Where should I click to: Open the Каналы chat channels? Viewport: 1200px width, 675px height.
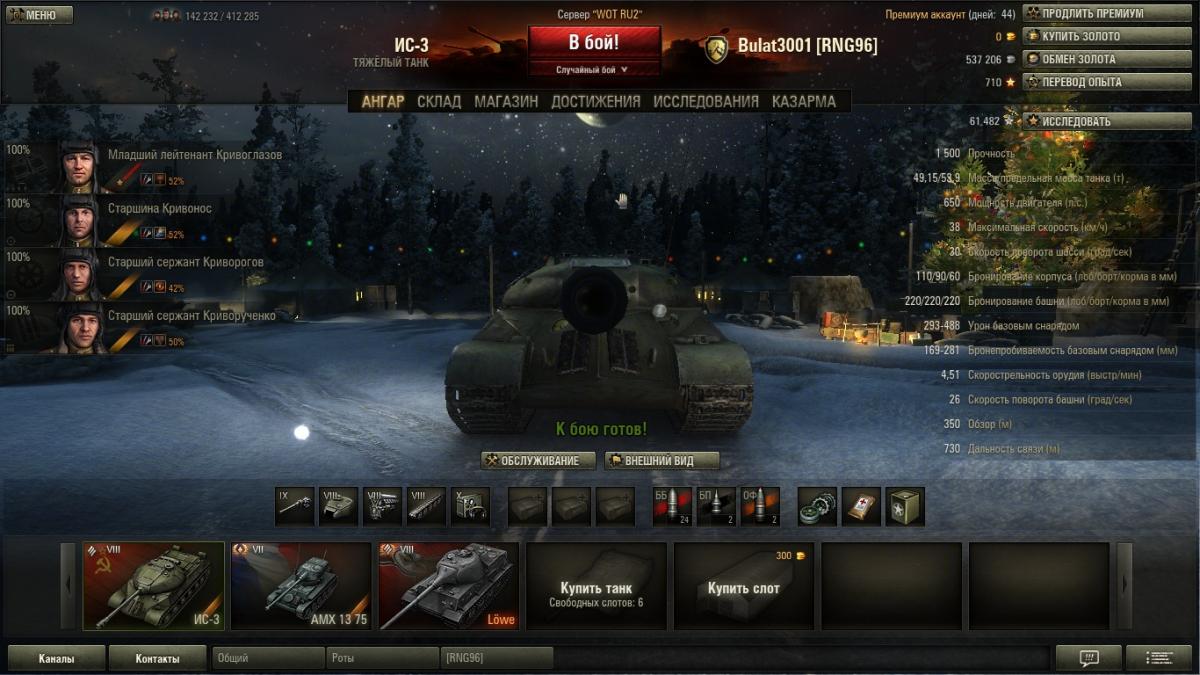pos(56,659)
